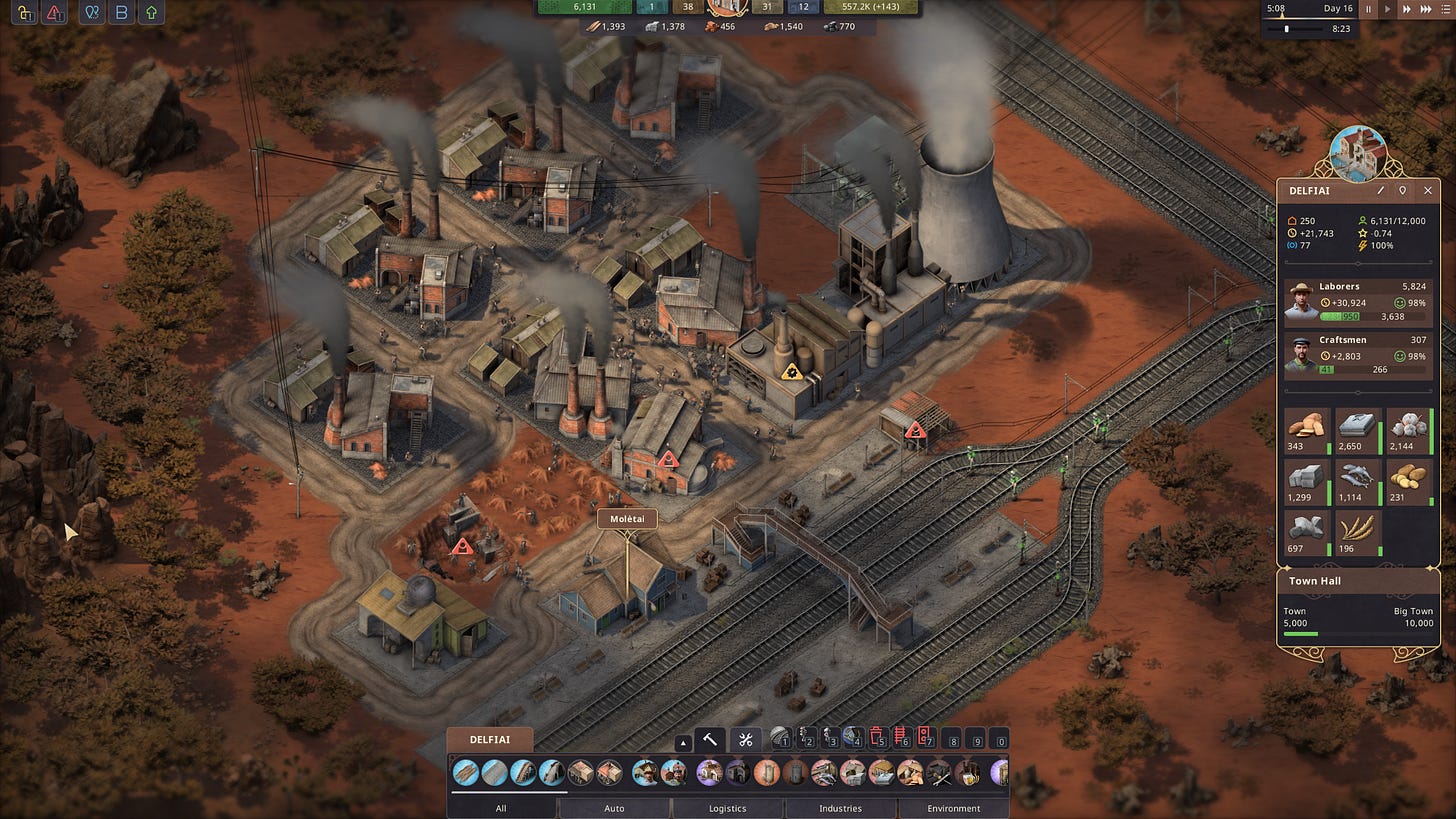Locate Delfiai using the map pin icon
The image size is (1456, 819).
[1403, 190]
